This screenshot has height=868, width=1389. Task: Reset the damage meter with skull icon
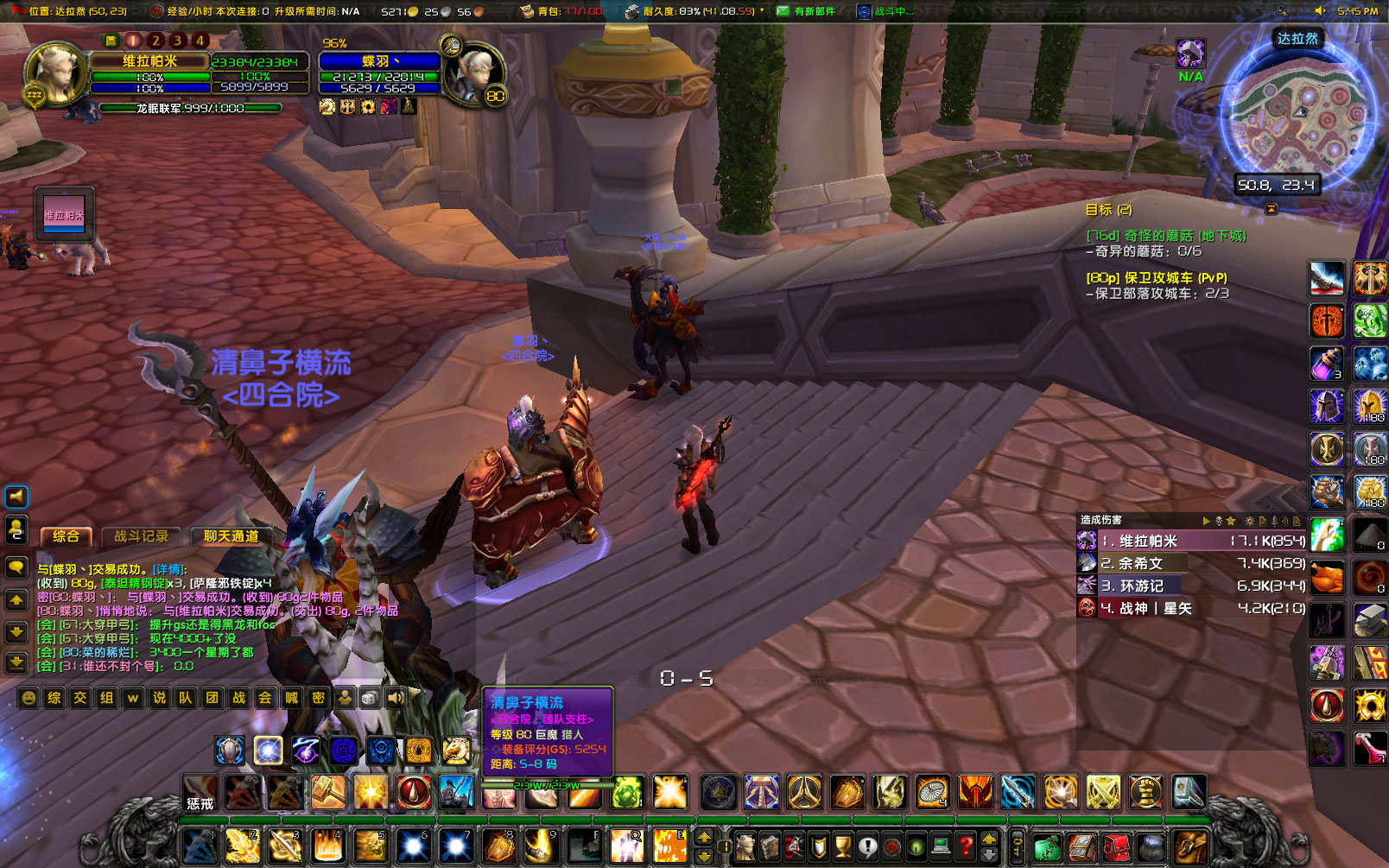tap(1219, 522)
